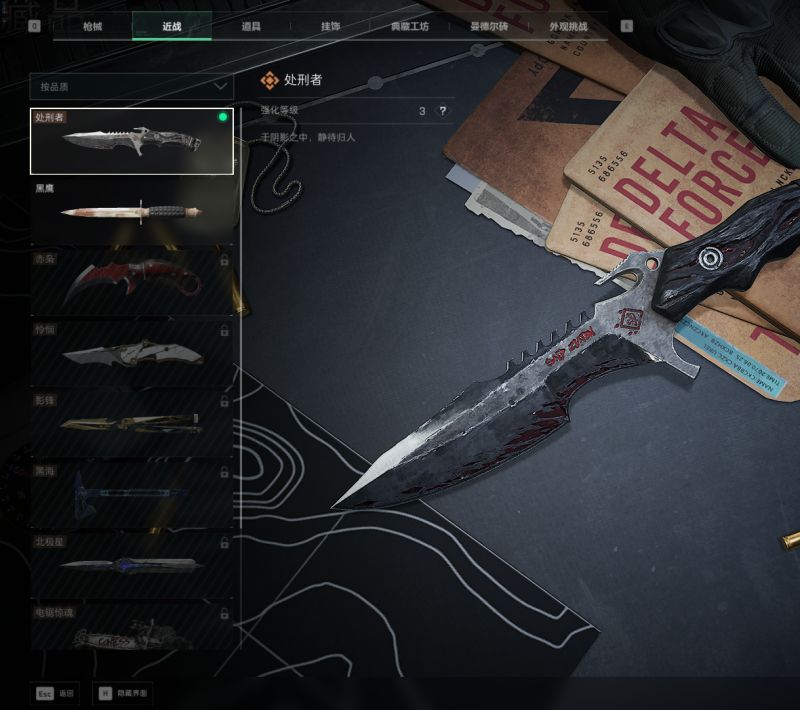This screenshot has width=800, height=710.
Task: Select the 处刑者 knife skin
Action: pos(131,141)
